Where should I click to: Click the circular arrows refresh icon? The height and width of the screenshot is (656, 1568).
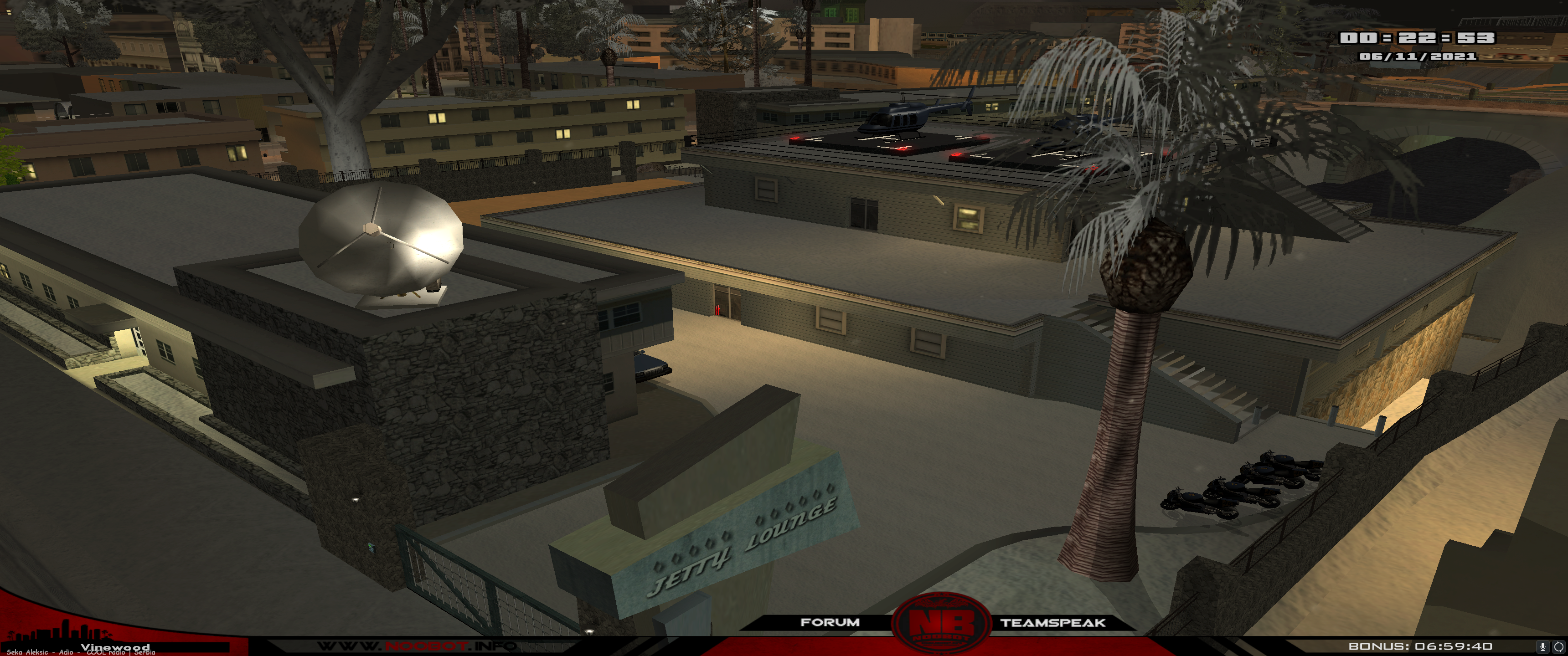click(1558, 646)
